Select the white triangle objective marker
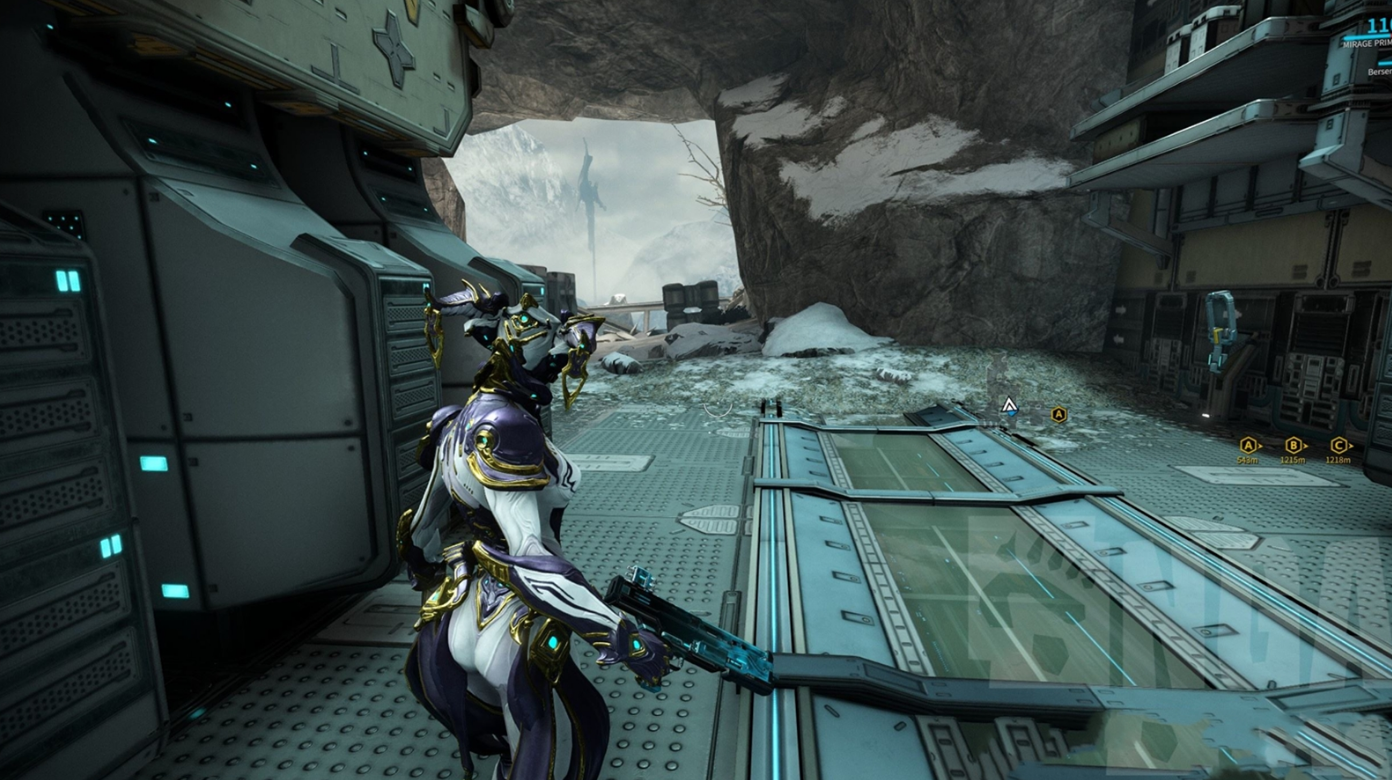This screenshot has height=780, width=1392. (x=1009, y=406)
